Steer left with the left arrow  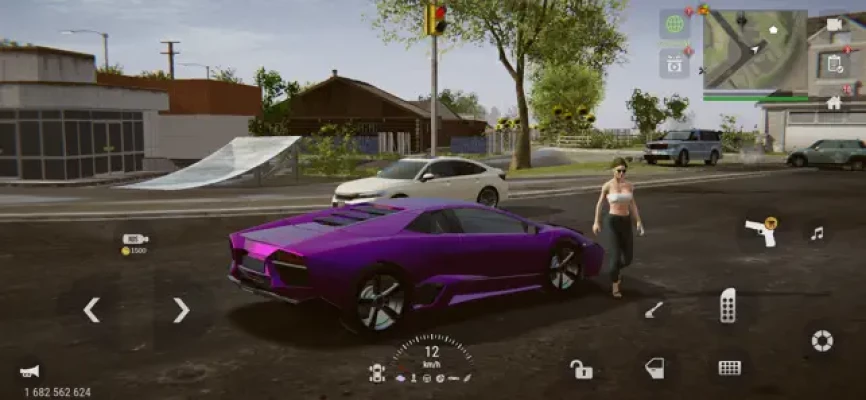click(x=91, y=310)
